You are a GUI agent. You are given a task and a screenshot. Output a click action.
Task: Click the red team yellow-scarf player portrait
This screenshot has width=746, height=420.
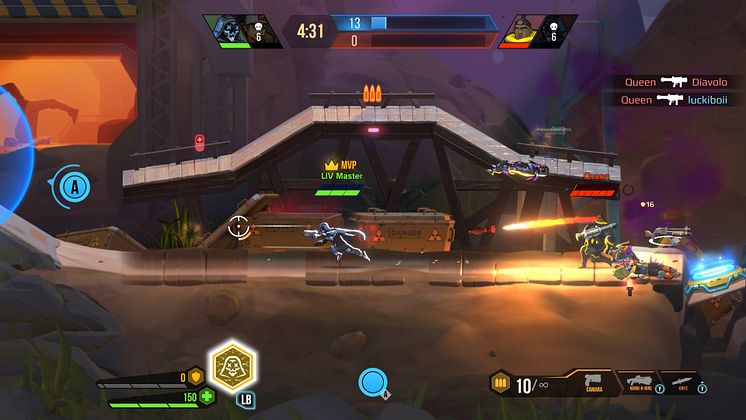coord(522,28)
